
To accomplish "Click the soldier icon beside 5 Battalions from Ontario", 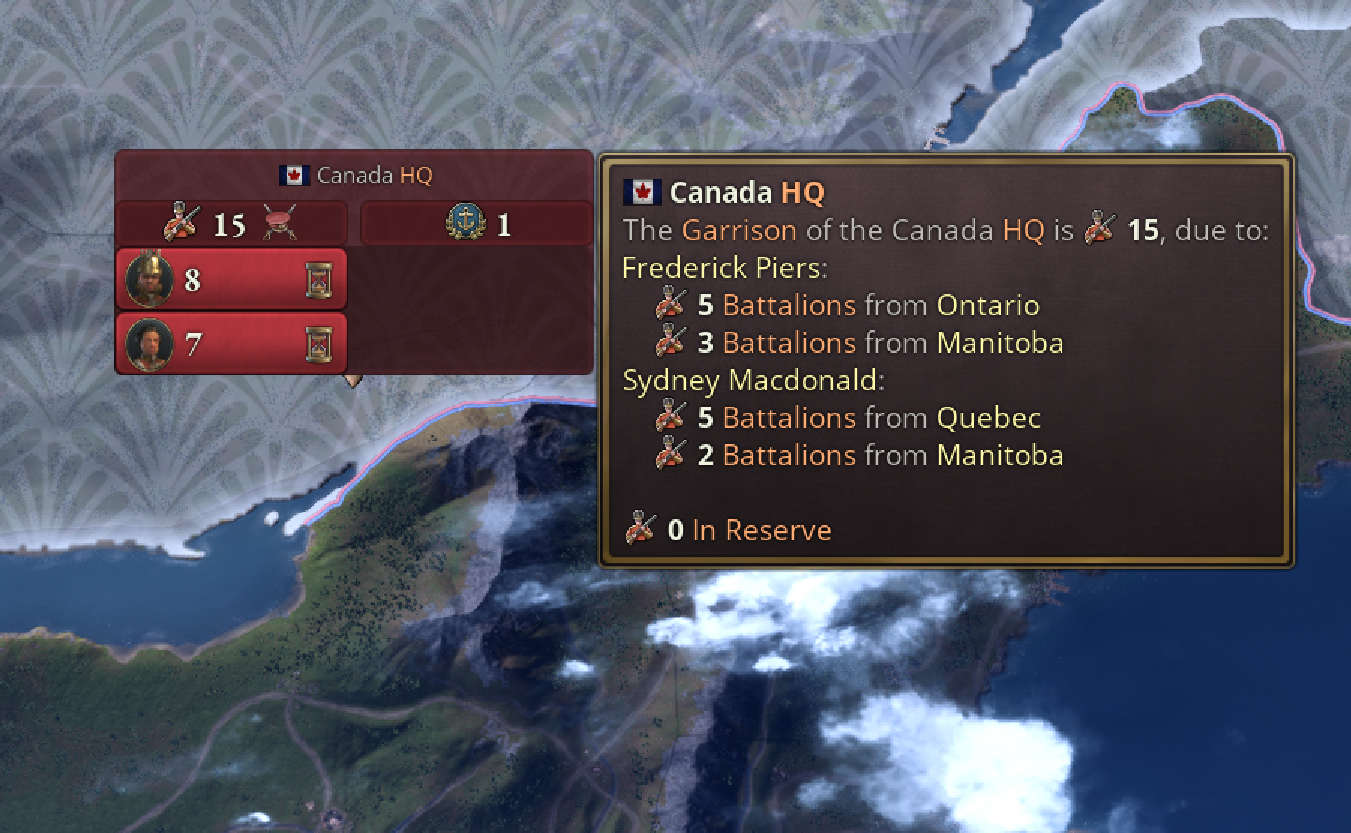I will click(x=670, y=305).
